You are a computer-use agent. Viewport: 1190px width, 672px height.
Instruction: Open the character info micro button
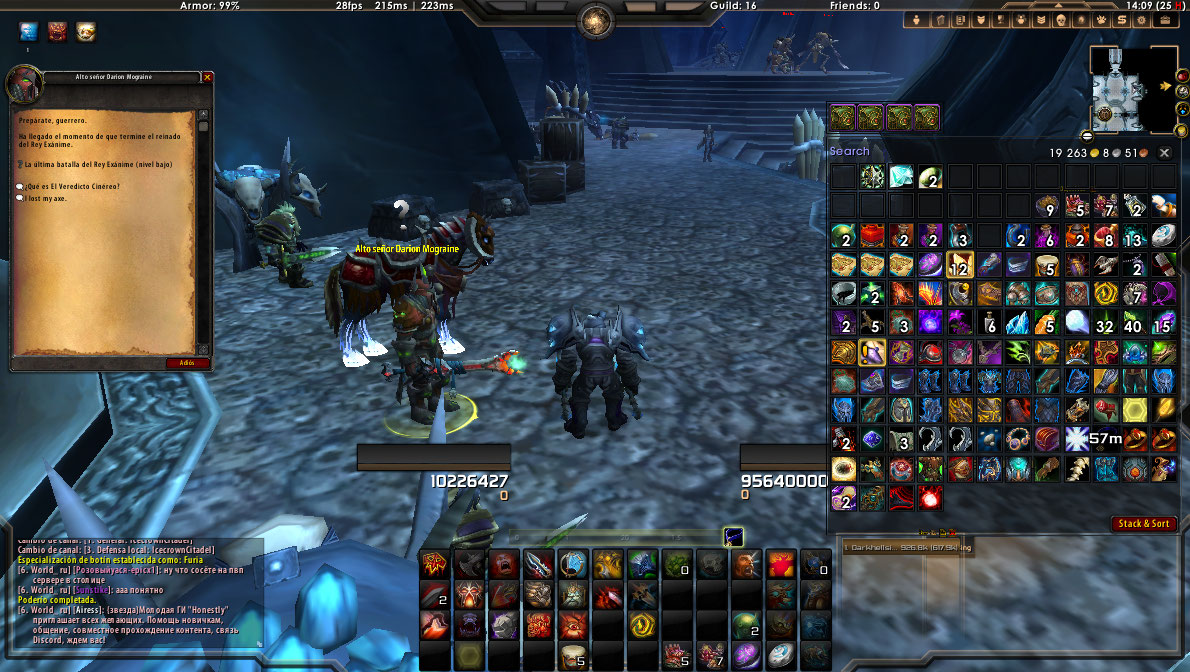[x=915, y=20]
